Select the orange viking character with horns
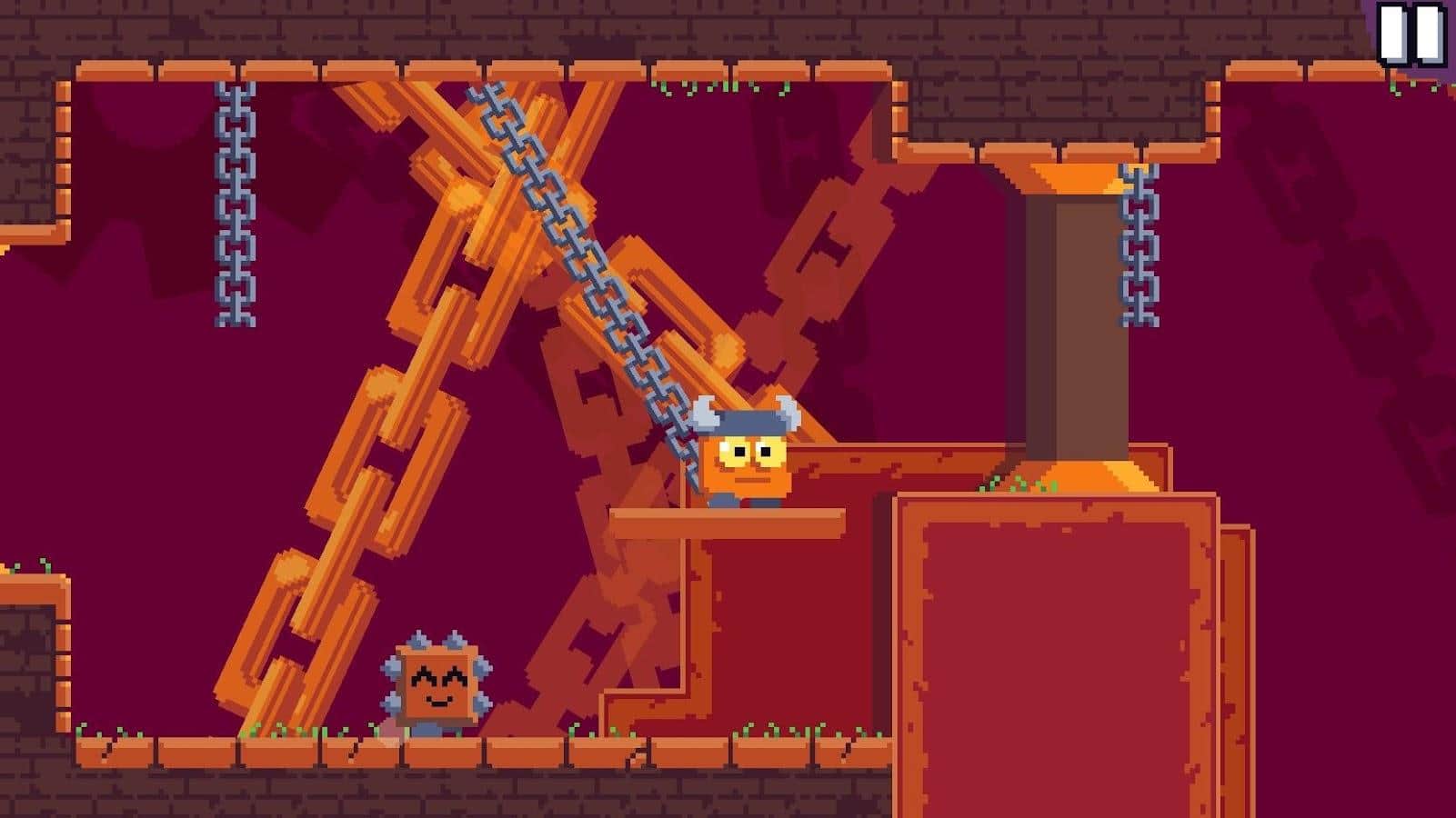This screenshot has width=1456, height=818. click(746, 459)
